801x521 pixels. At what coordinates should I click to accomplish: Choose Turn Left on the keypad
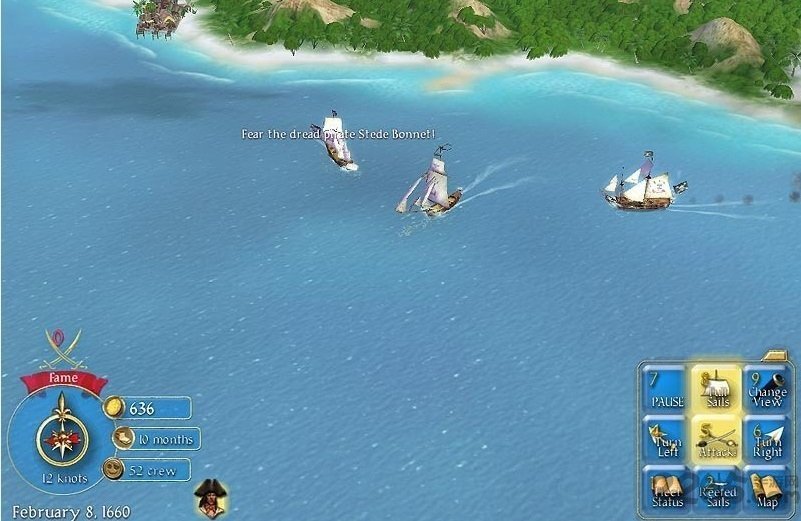click(667, 441)
